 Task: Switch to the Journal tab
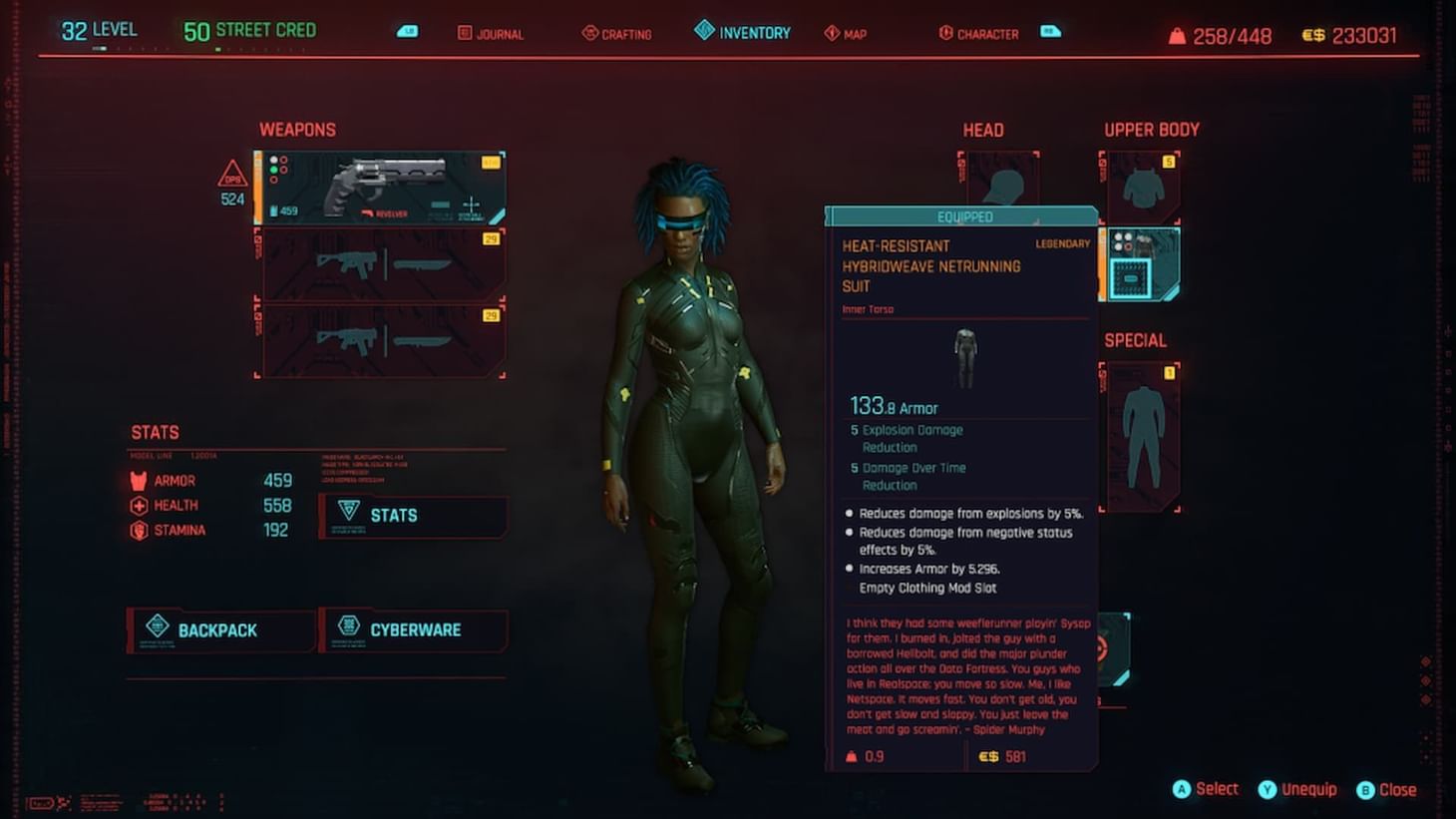click(491, 33)
